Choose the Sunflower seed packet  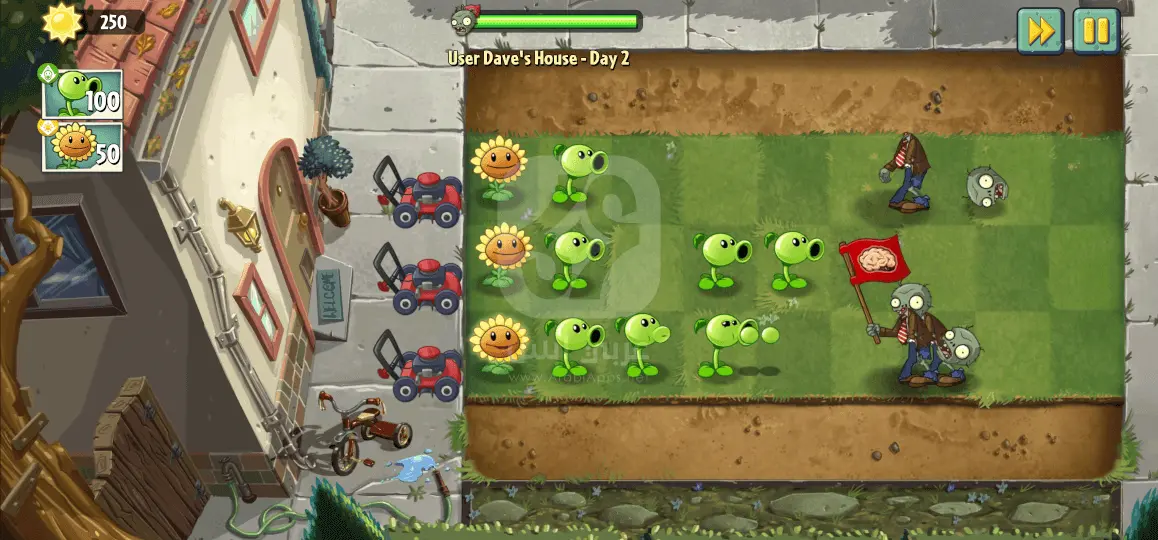point(82,147)
